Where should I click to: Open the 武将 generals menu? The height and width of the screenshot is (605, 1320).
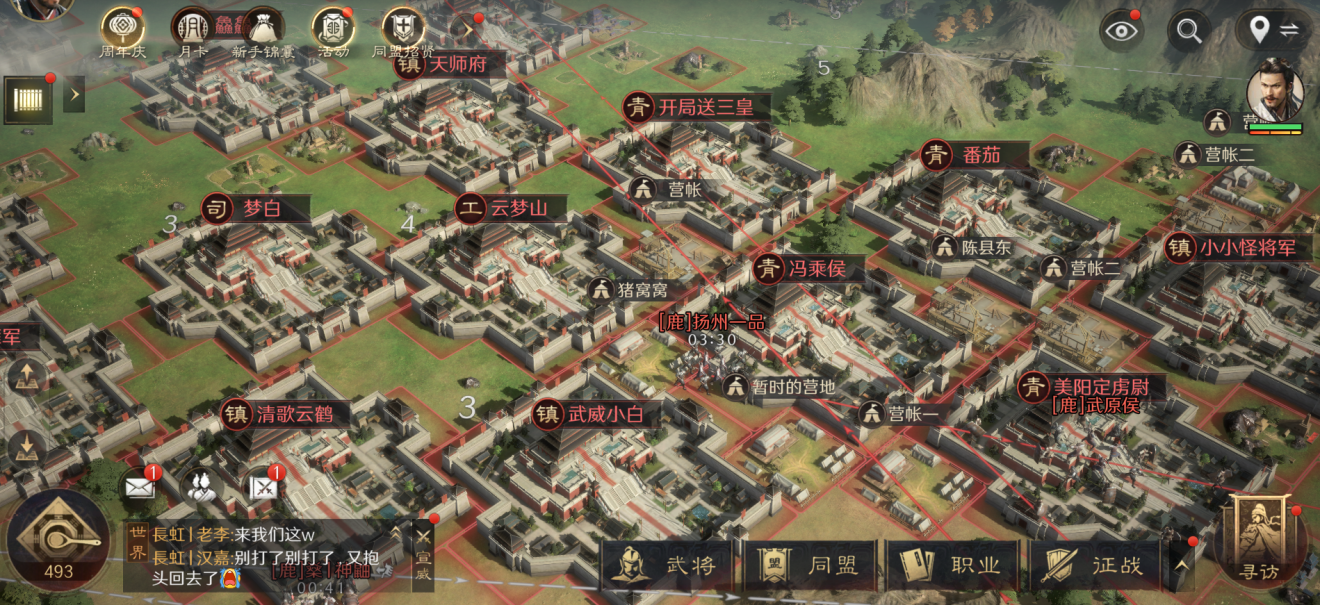667,565
